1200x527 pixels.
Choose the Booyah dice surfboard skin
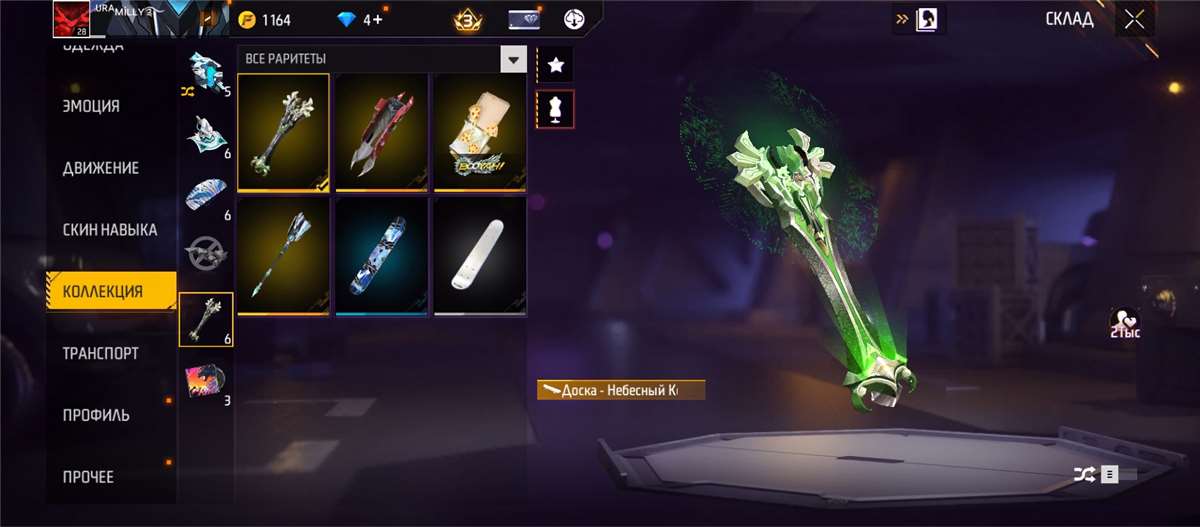point(479,131)
